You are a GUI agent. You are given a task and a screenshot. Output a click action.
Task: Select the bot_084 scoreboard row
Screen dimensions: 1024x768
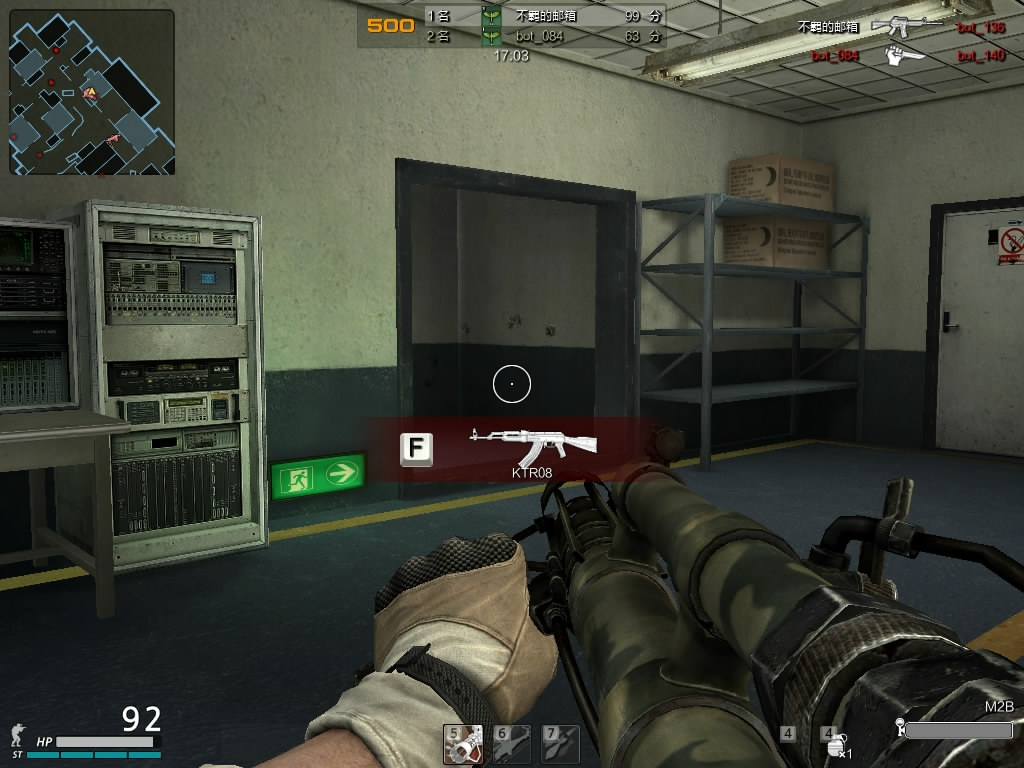[543, 36]
